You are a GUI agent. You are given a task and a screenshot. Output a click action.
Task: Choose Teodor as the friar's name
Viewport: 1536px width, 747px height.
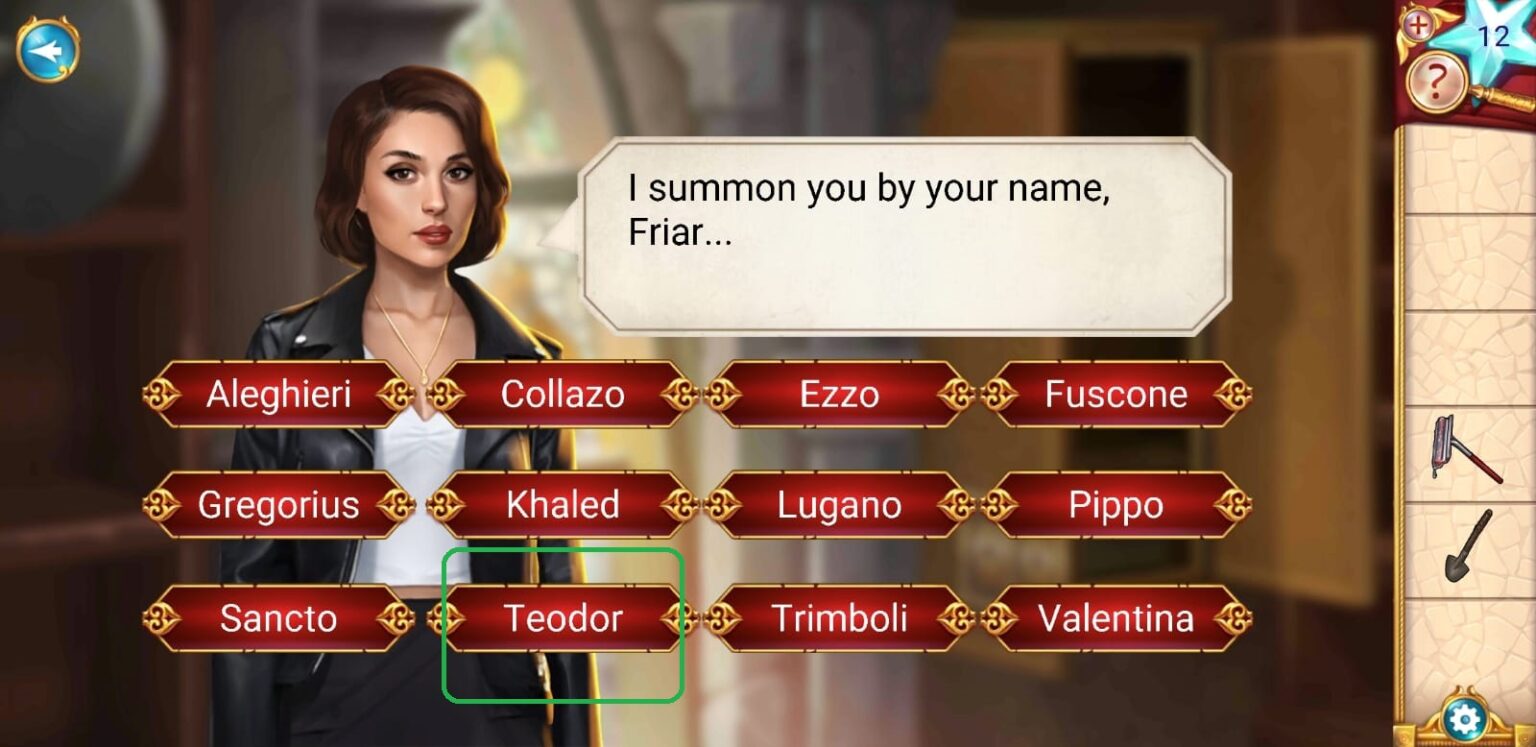point(562,618)
